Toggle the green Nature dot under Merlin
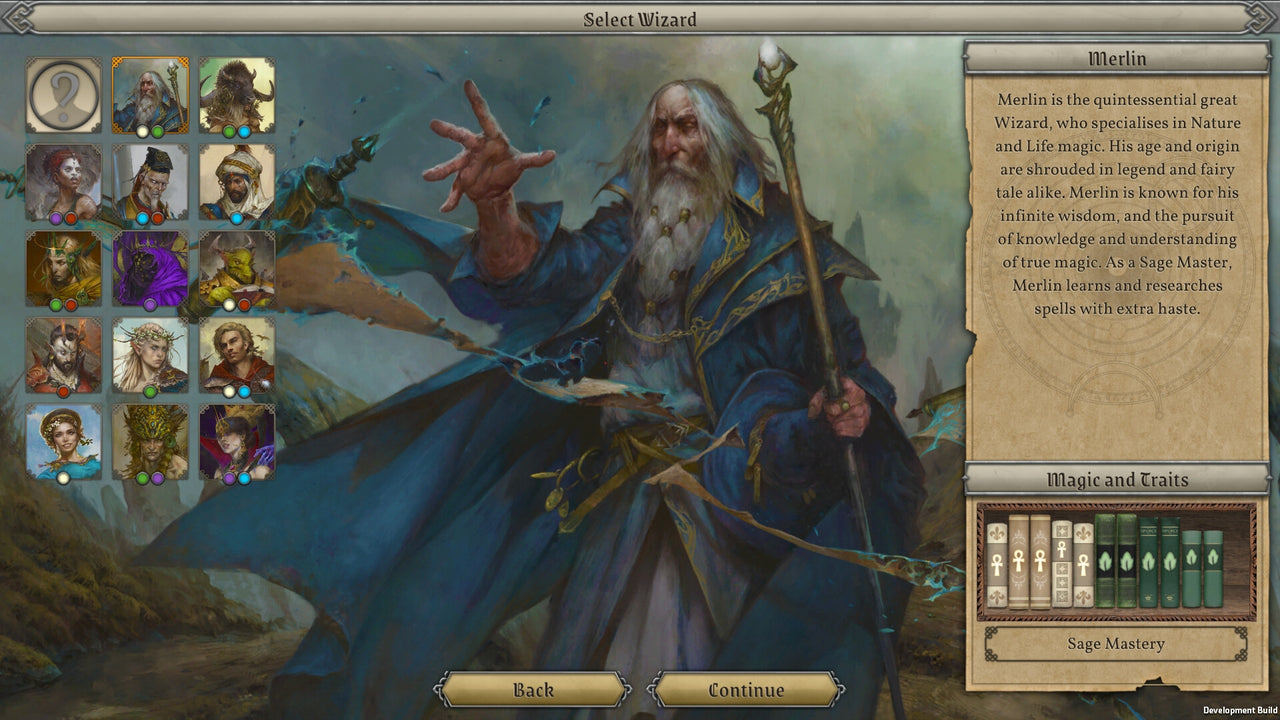The width and height of the screenshot is (1280, 720). (x=157, y=132)
